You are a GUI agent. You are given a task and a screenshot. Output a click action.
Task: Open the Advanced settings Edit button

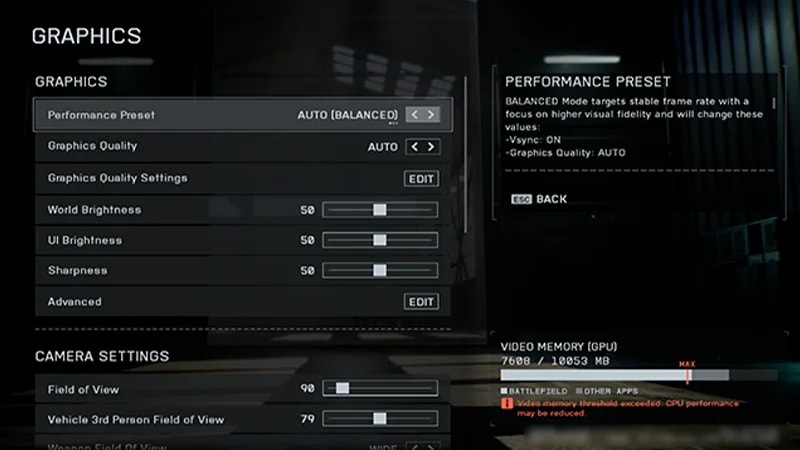pos(422,302)
